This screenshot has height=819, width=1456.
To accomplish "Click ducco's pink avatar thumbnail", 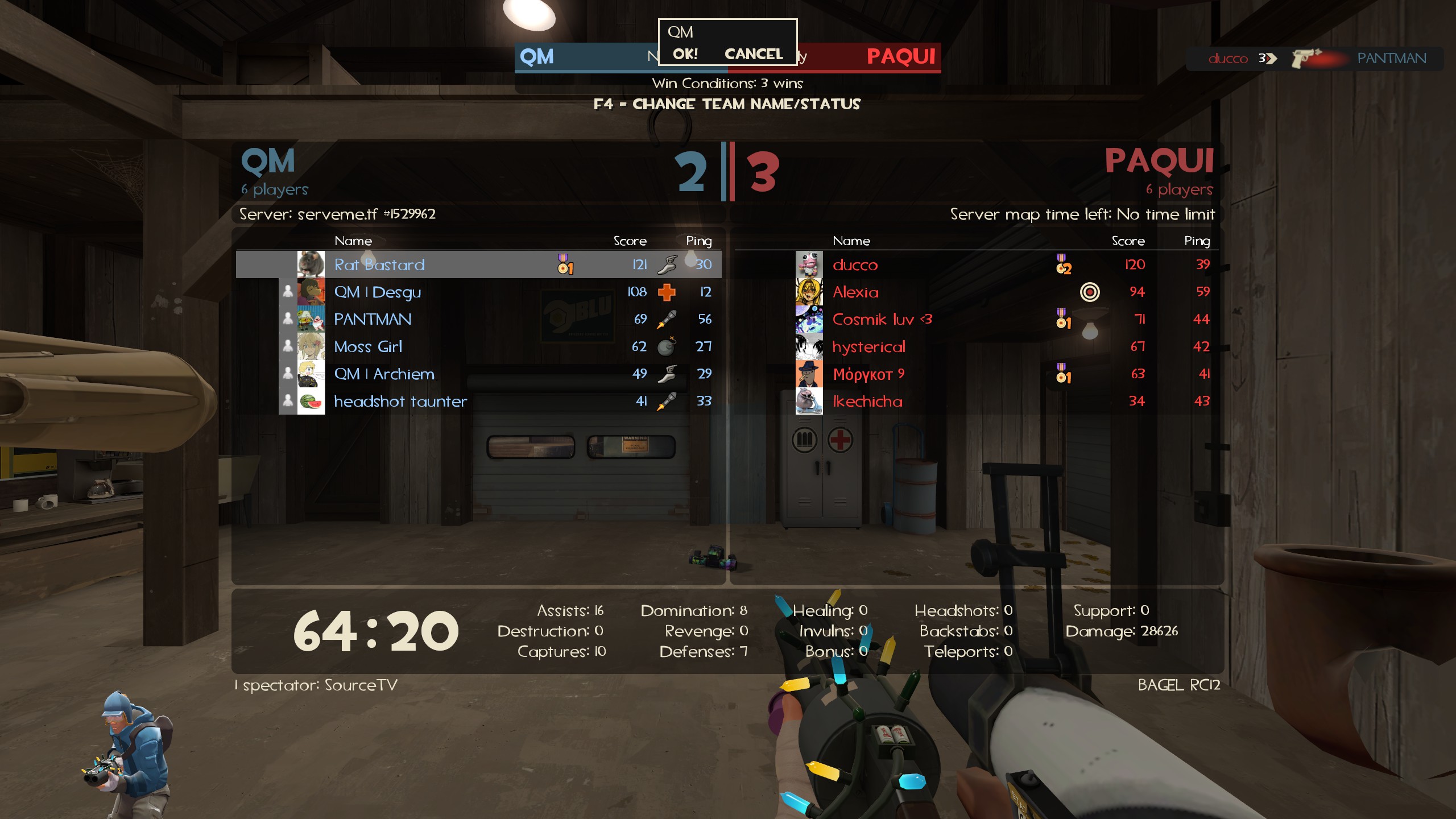I will point(809,264).
